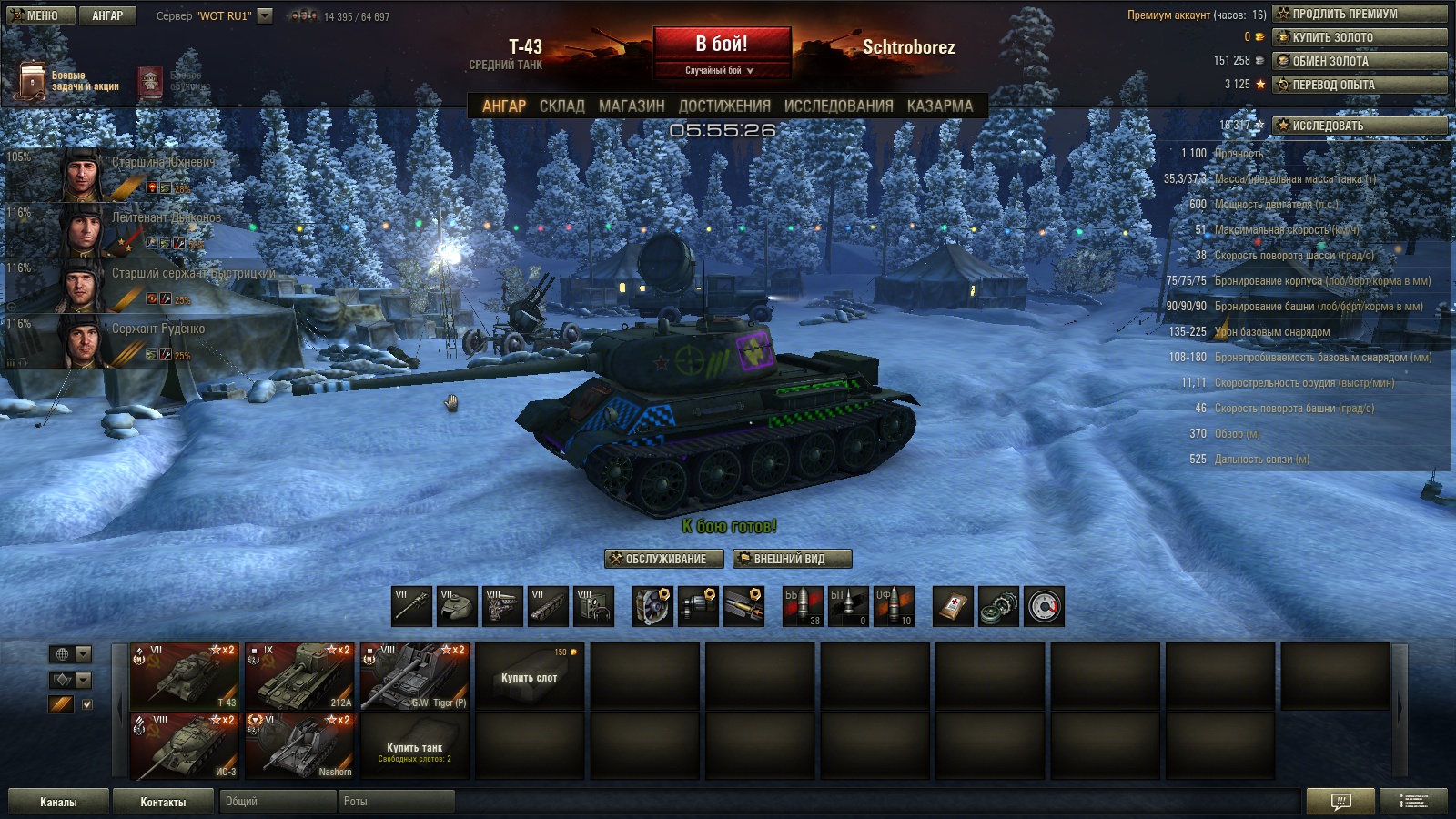This screenshot has height=819, width=1456.
Task: Open the Каналы chat channels button
Action: point(58,802)
